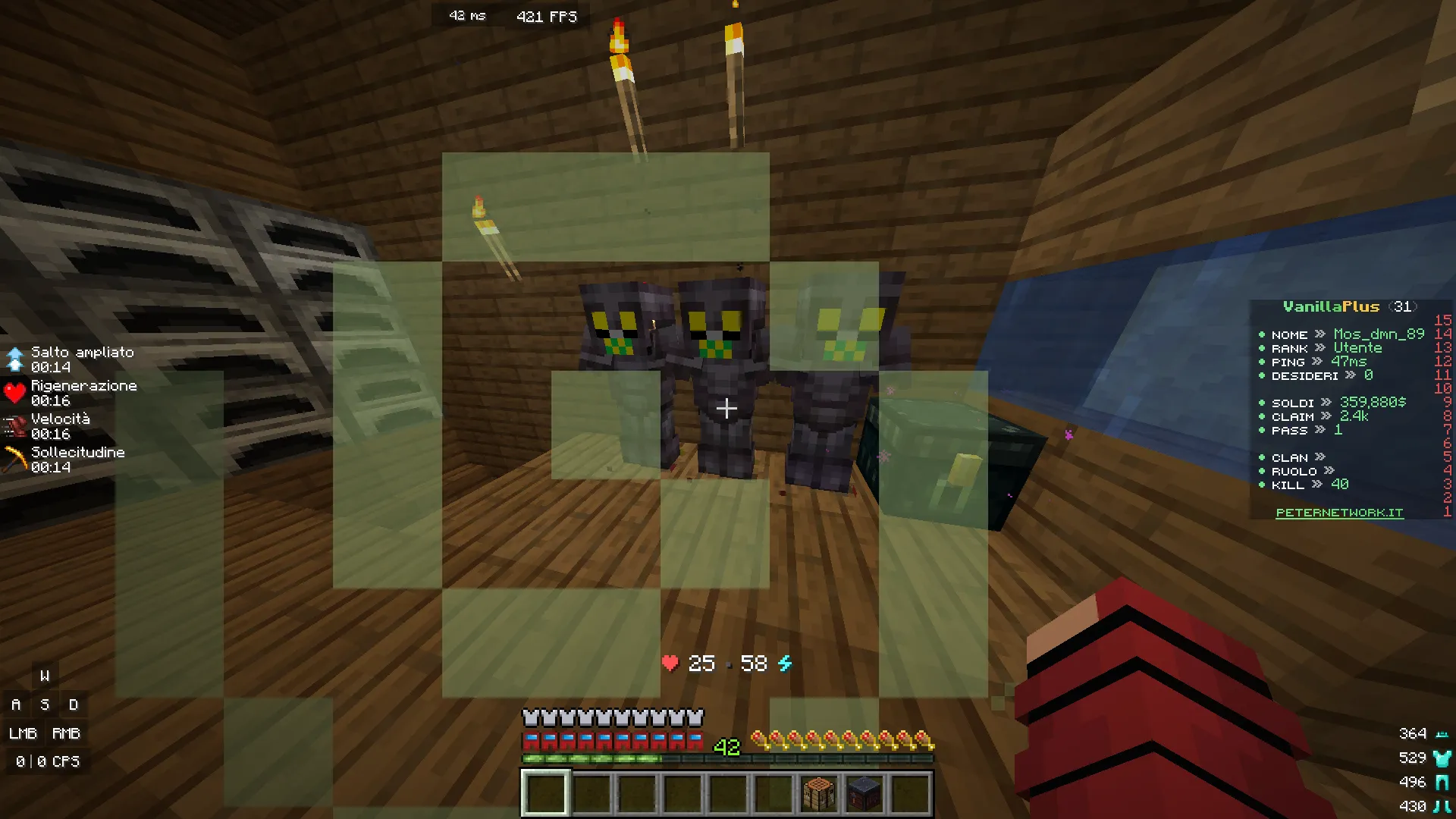Click the Salto ampliato jump boost icon
The image size is (1456, 819).
(14, 359)
